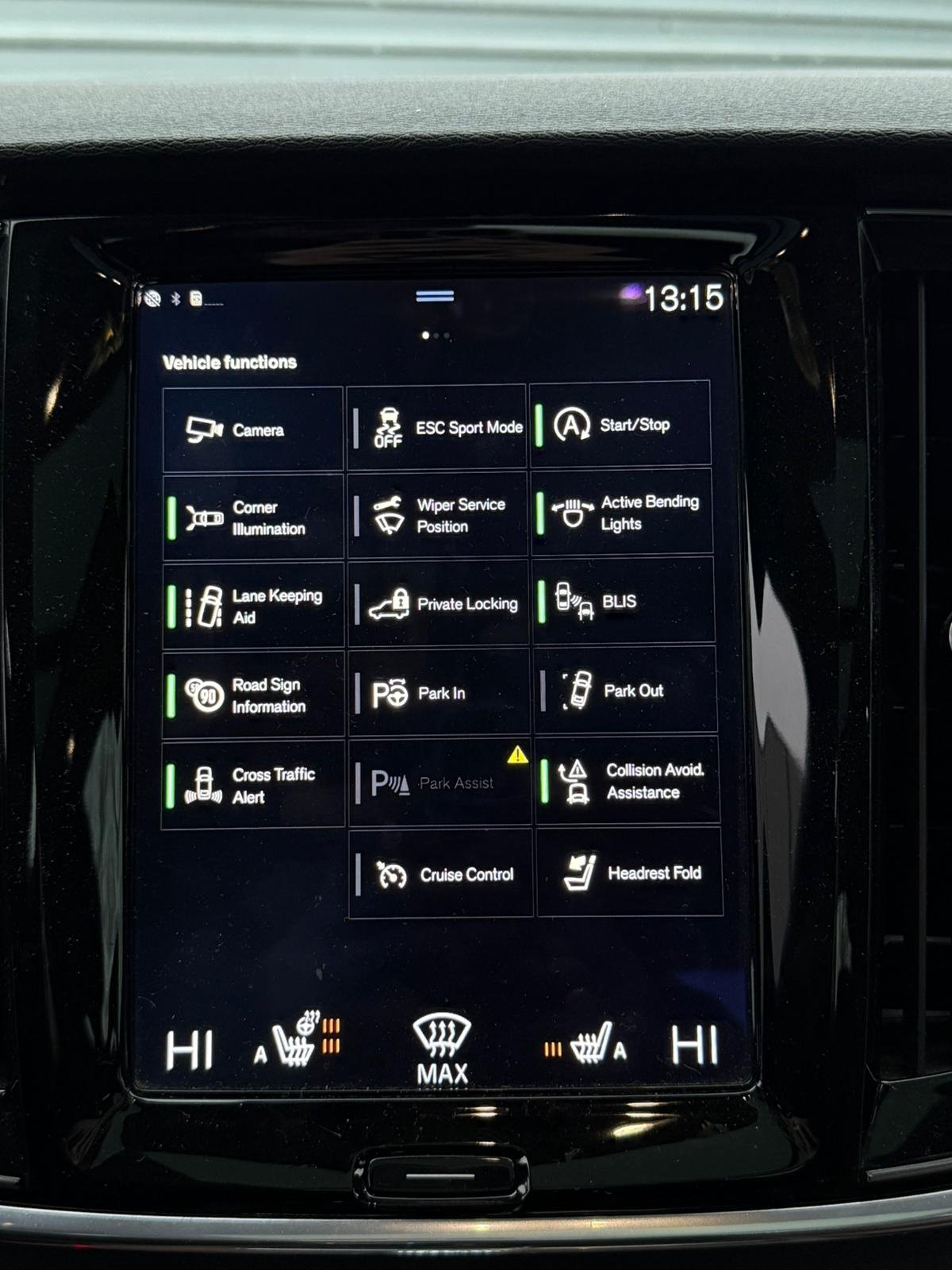This screenshot has width=952, height=1270.
Task: Enable Private Locking
Action: (x=439, y=604)
